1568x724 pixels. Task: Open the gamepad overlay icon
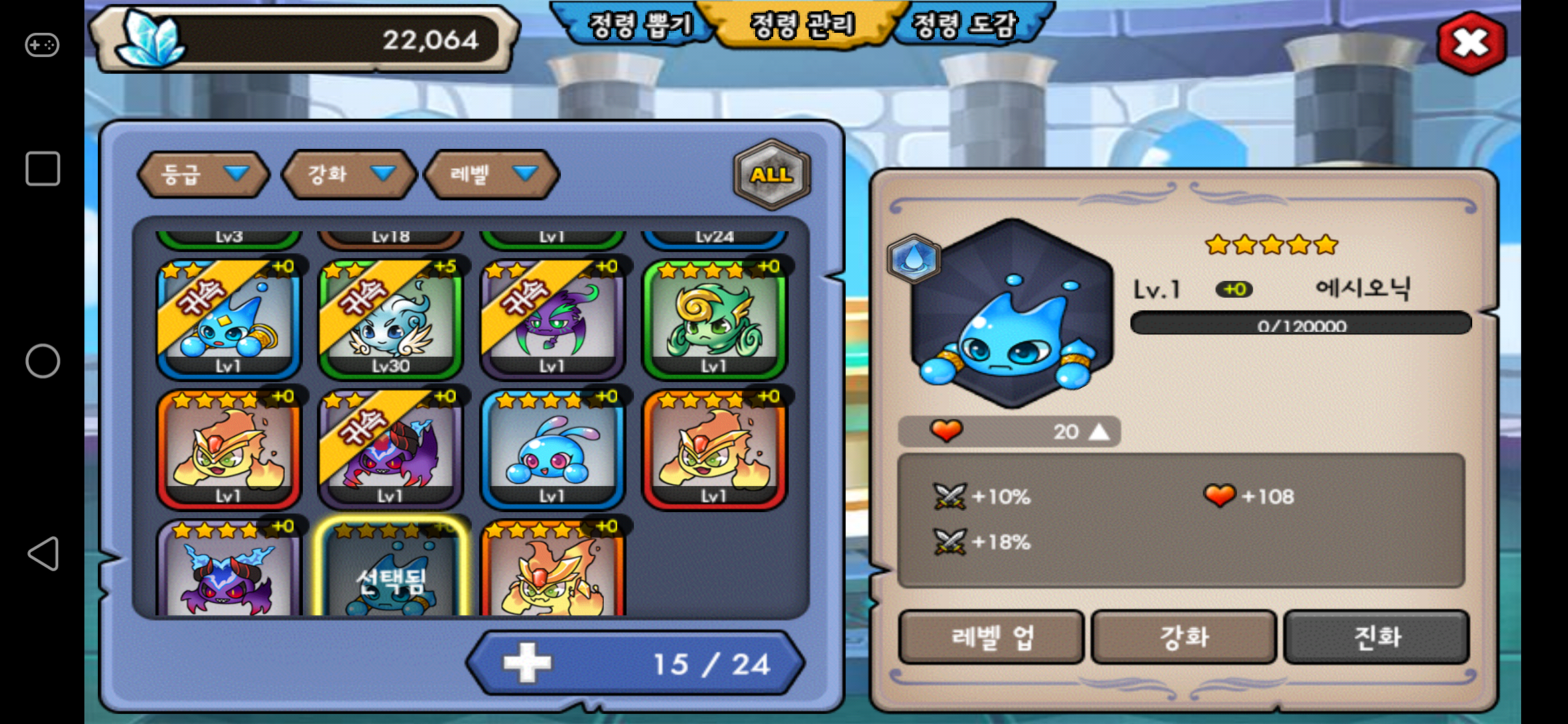tap(42, 45)
